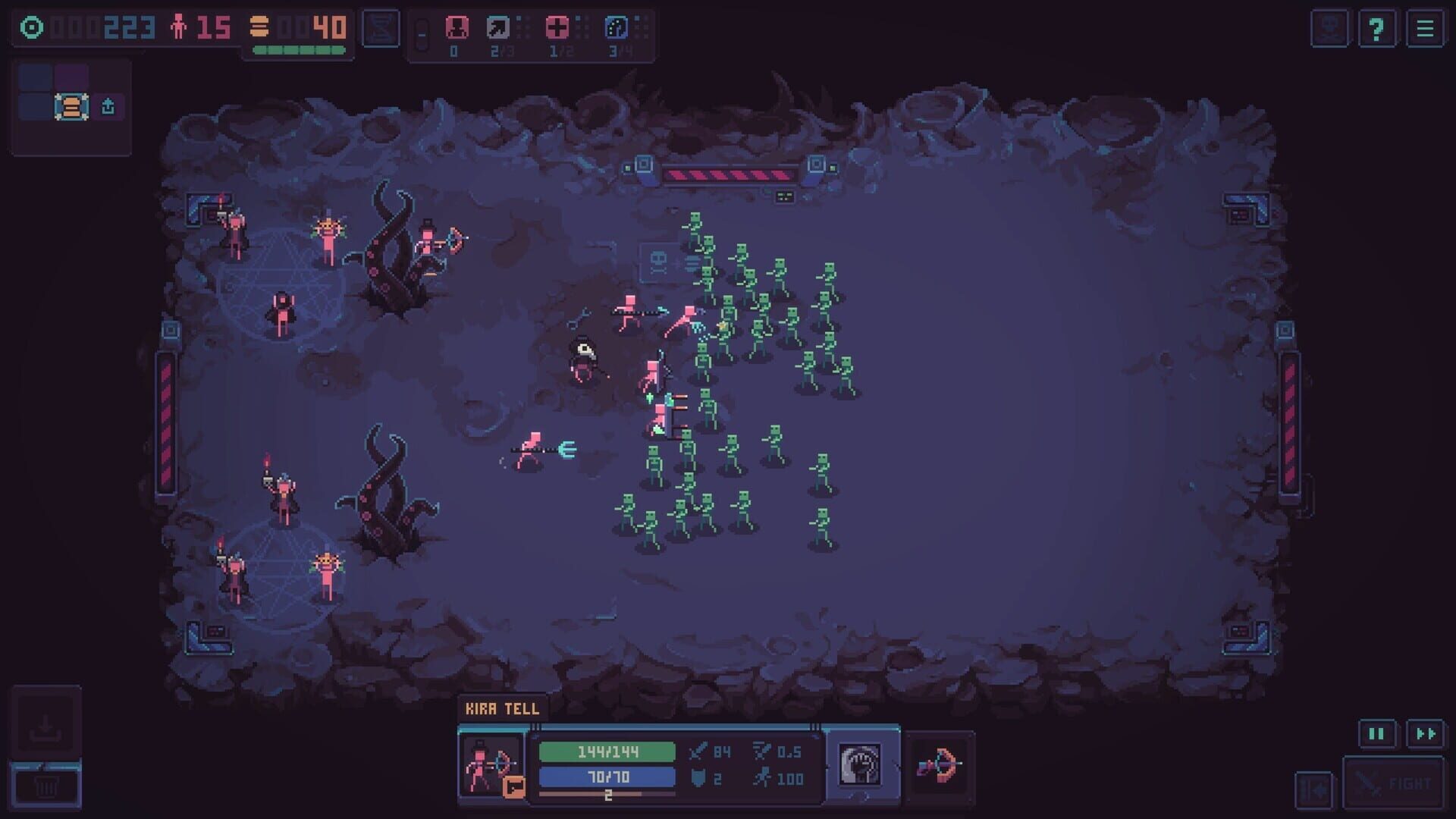The height and width of the screenshot is (819, 1456).
Task: Open the skull menu in the top right
Action: [x=1329, y=30]
